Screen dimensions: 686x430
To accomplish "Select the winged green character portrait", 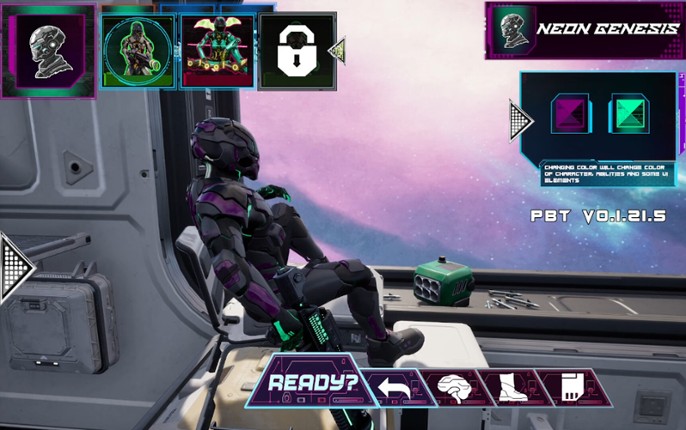I will point(217,52).
